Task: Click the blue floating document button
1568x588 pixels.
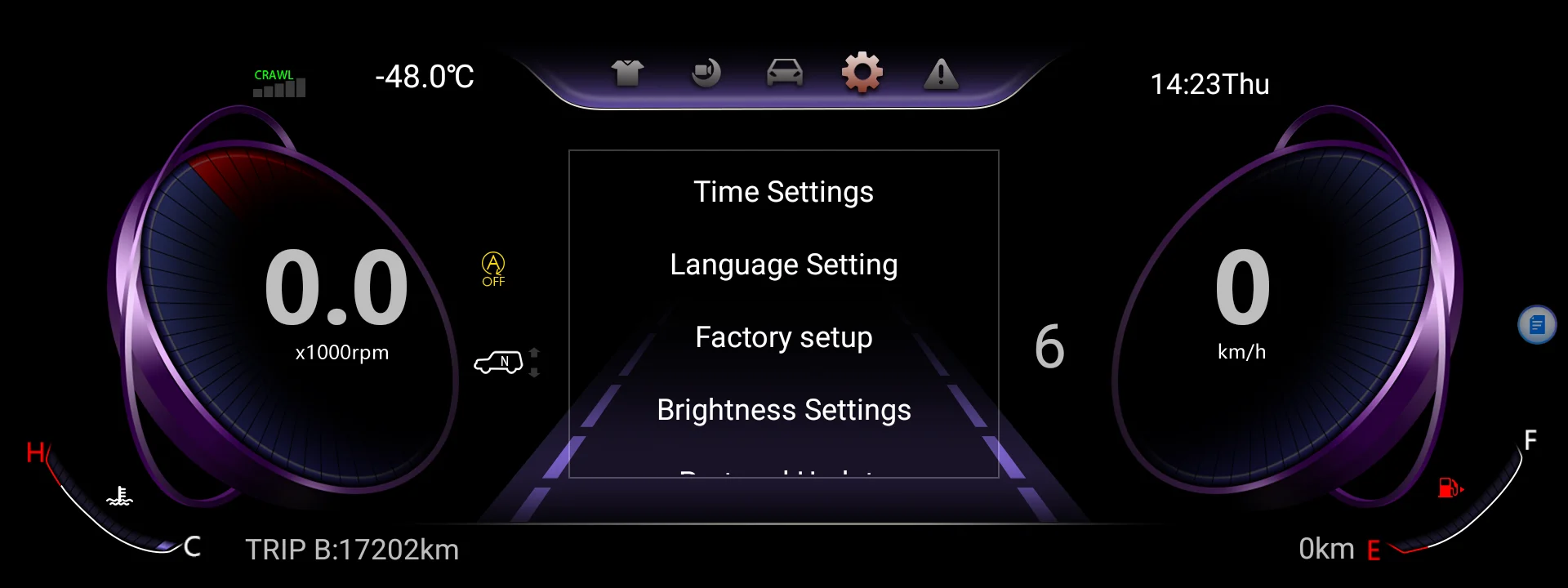Action: pos(1537,325)
